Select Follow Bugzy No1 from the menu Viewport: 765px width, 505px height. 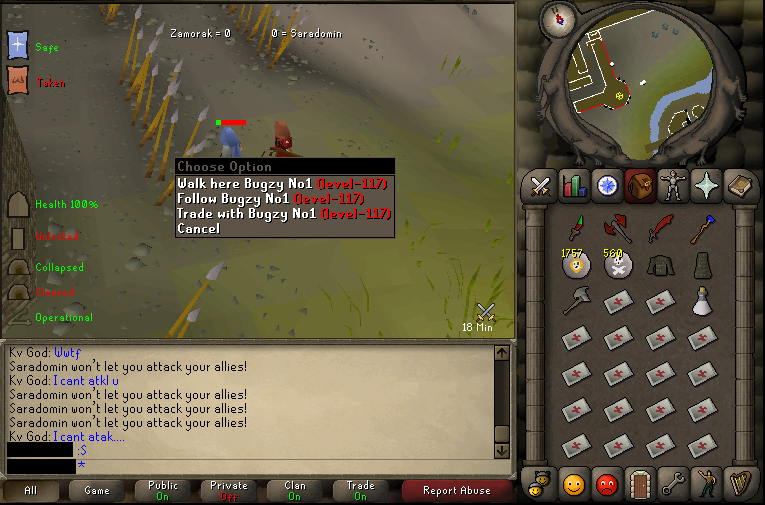coord(282,199)
